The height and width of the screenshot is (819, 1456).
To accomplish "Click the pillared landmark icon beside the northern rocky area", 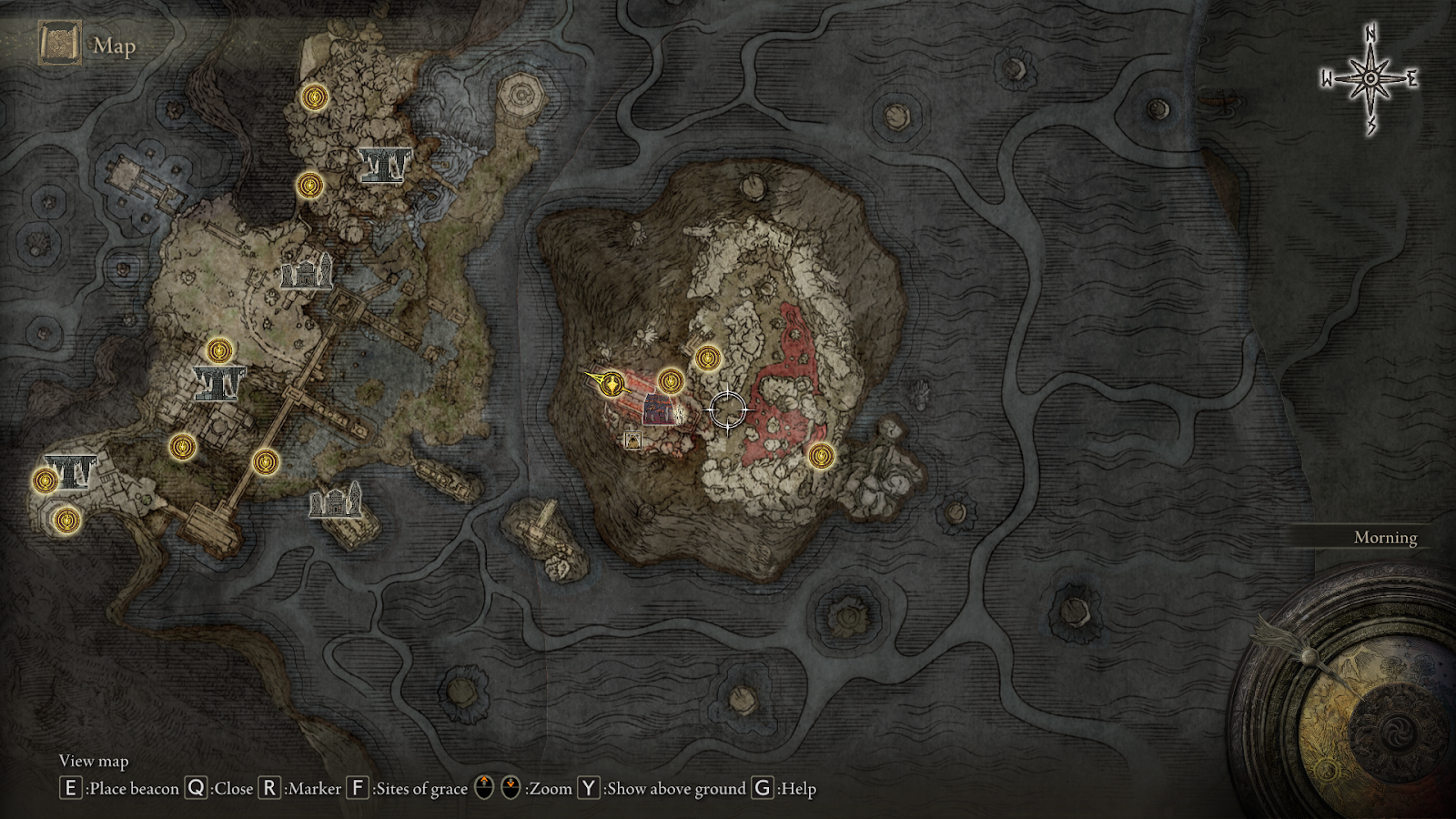I will 384,165.
